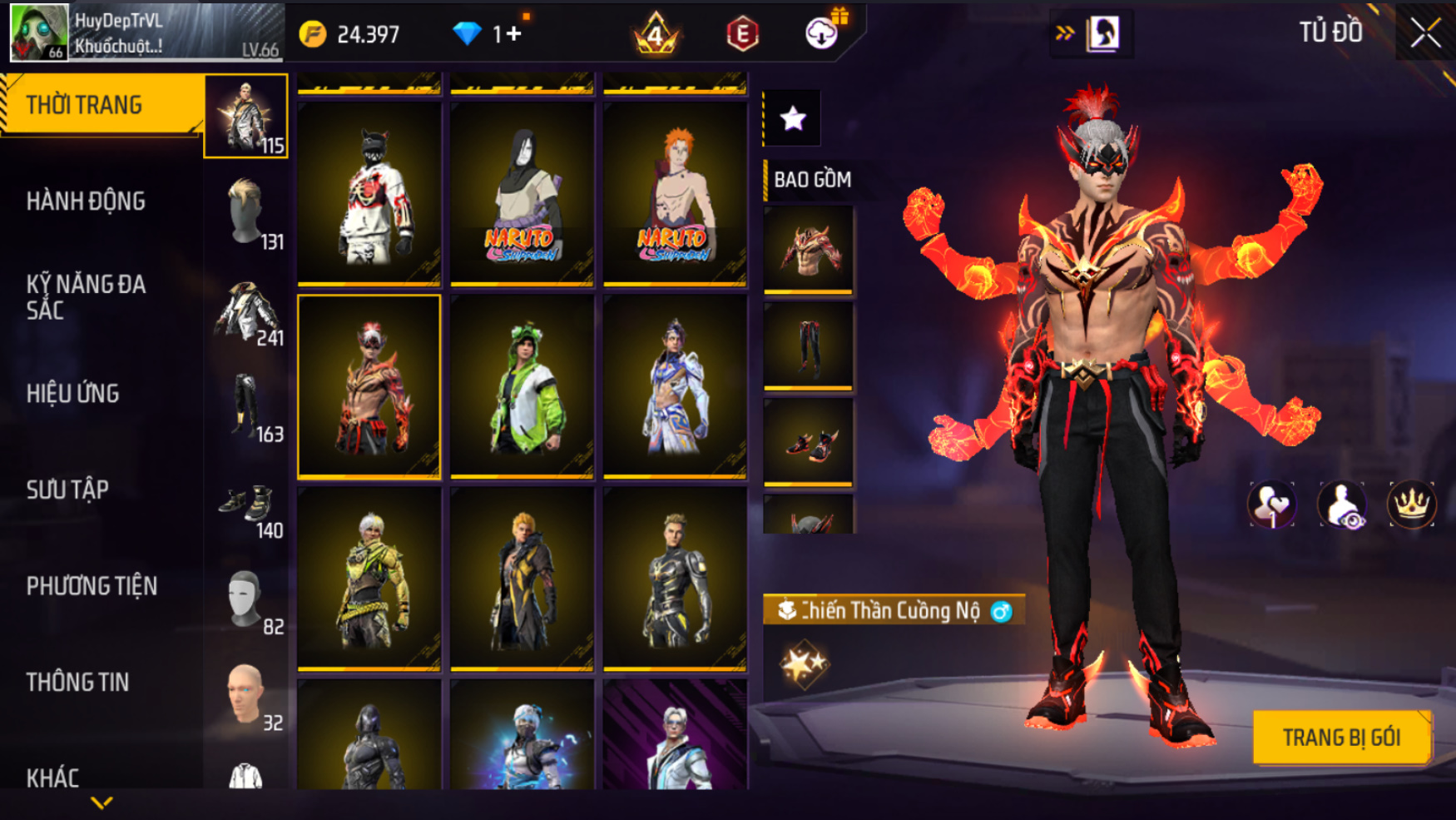Viewport: 1456px width, 820px height.
Task: Add diamonds with the plus button
Action: point(513,34)
